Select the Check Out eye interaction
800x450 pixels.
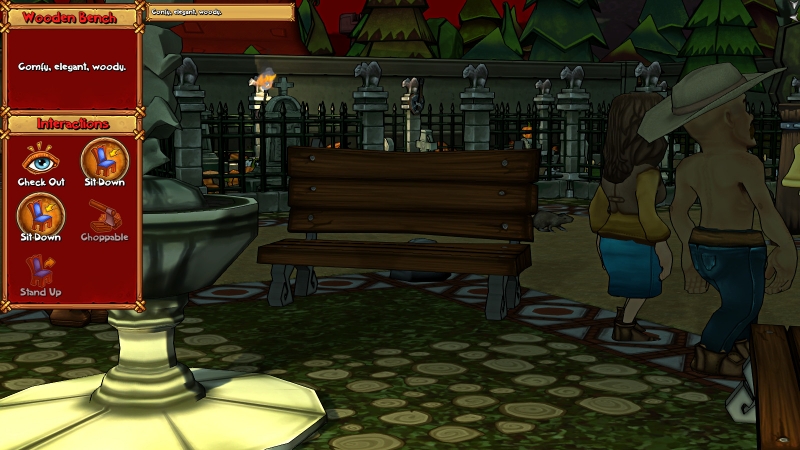pyautogui.click(x=41, y=161)
